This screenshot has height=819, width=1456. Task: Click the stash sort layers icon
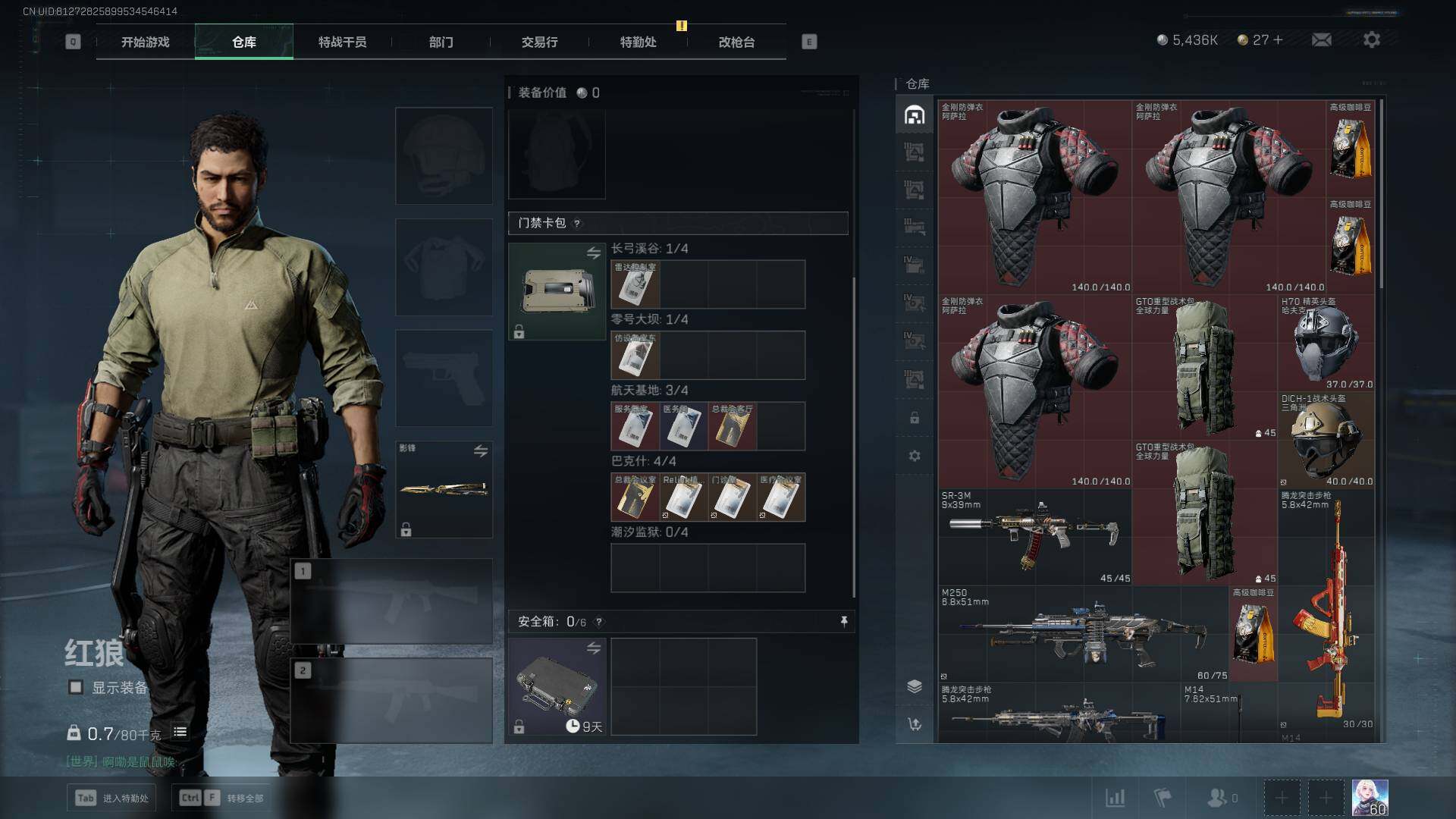point(915,686)
